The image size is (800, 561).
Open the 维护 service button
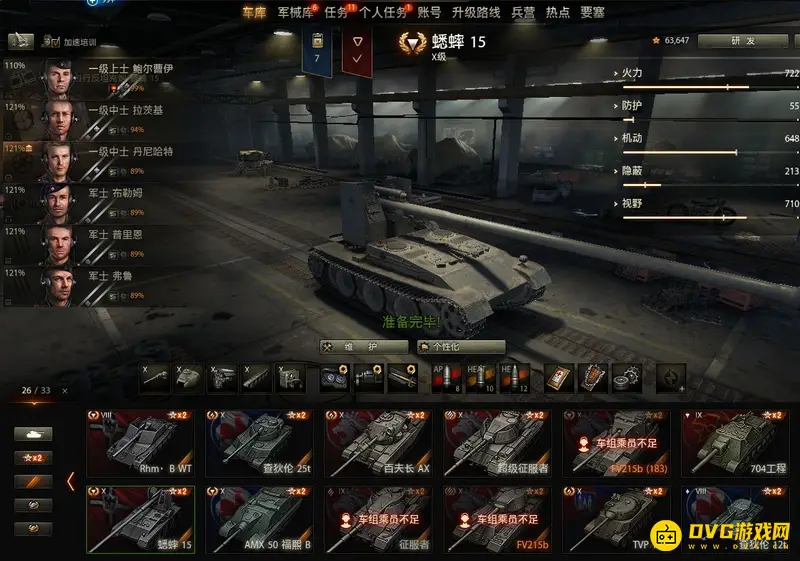[364, 347]
